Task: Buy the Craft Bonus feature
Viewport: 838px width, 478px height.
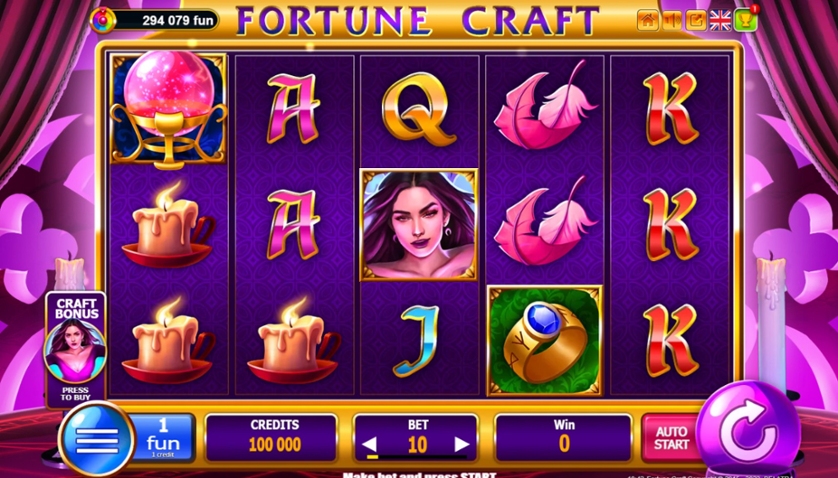Action: 76,349
